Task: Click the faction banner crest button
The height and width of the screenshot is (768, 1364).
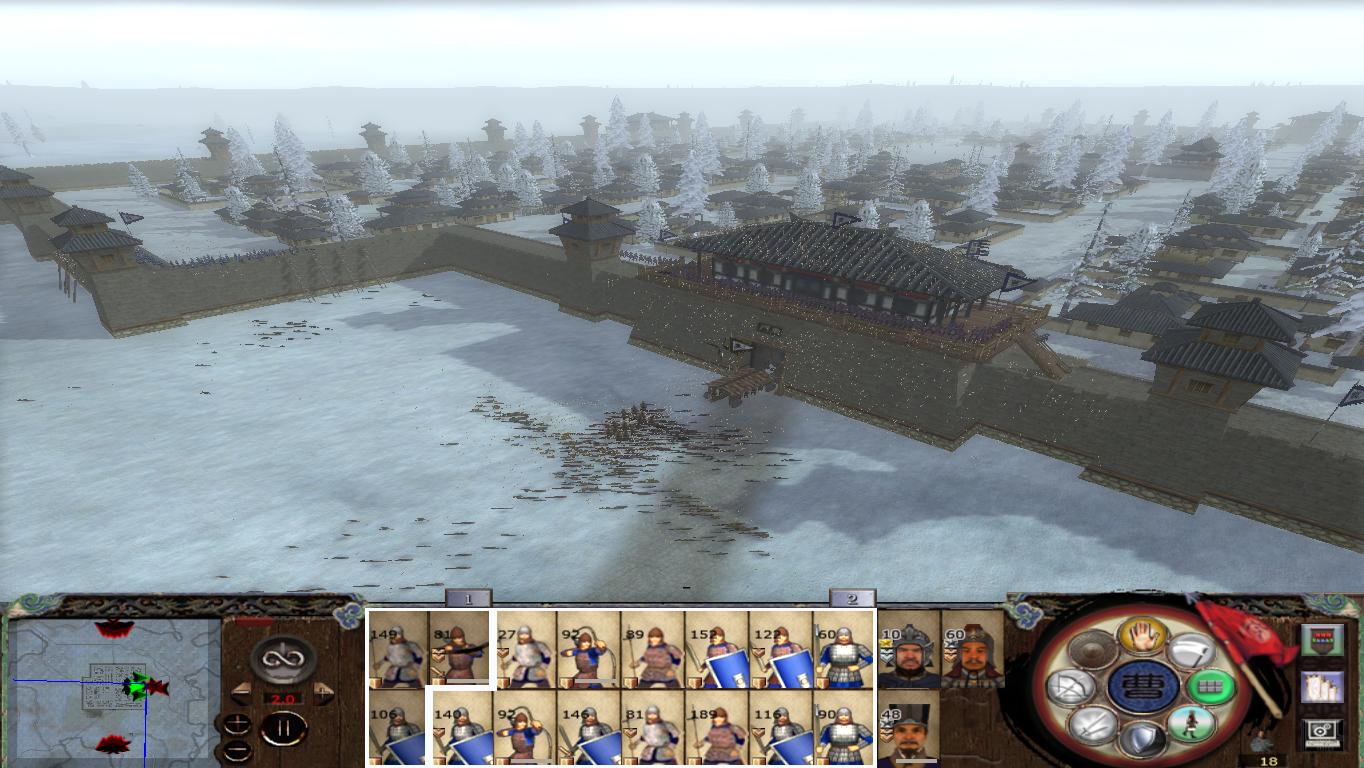Action: tap(1323, 640)
